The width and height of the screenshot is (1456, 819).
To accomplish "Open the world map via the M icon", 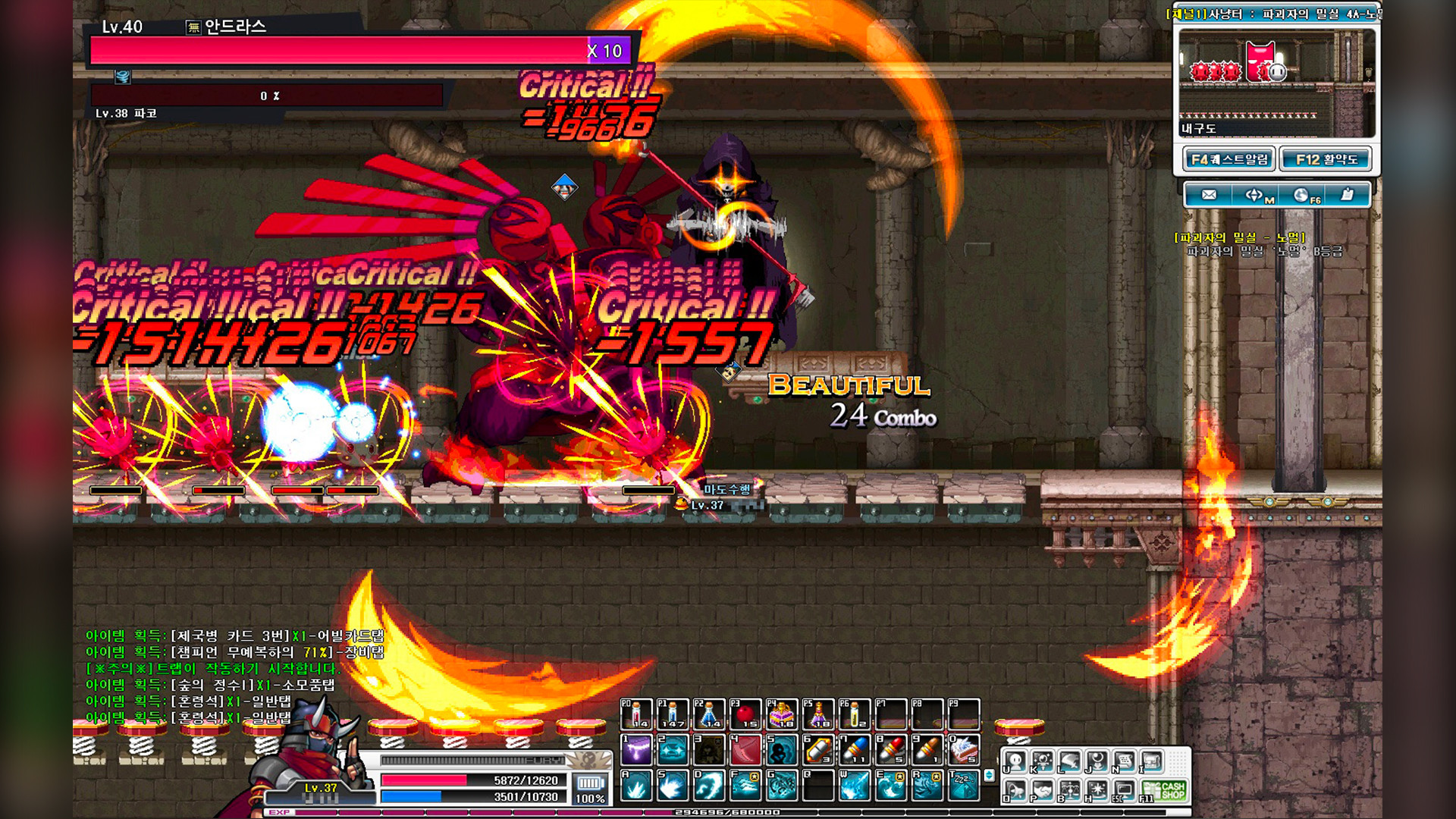I will tap(1255, 194).
